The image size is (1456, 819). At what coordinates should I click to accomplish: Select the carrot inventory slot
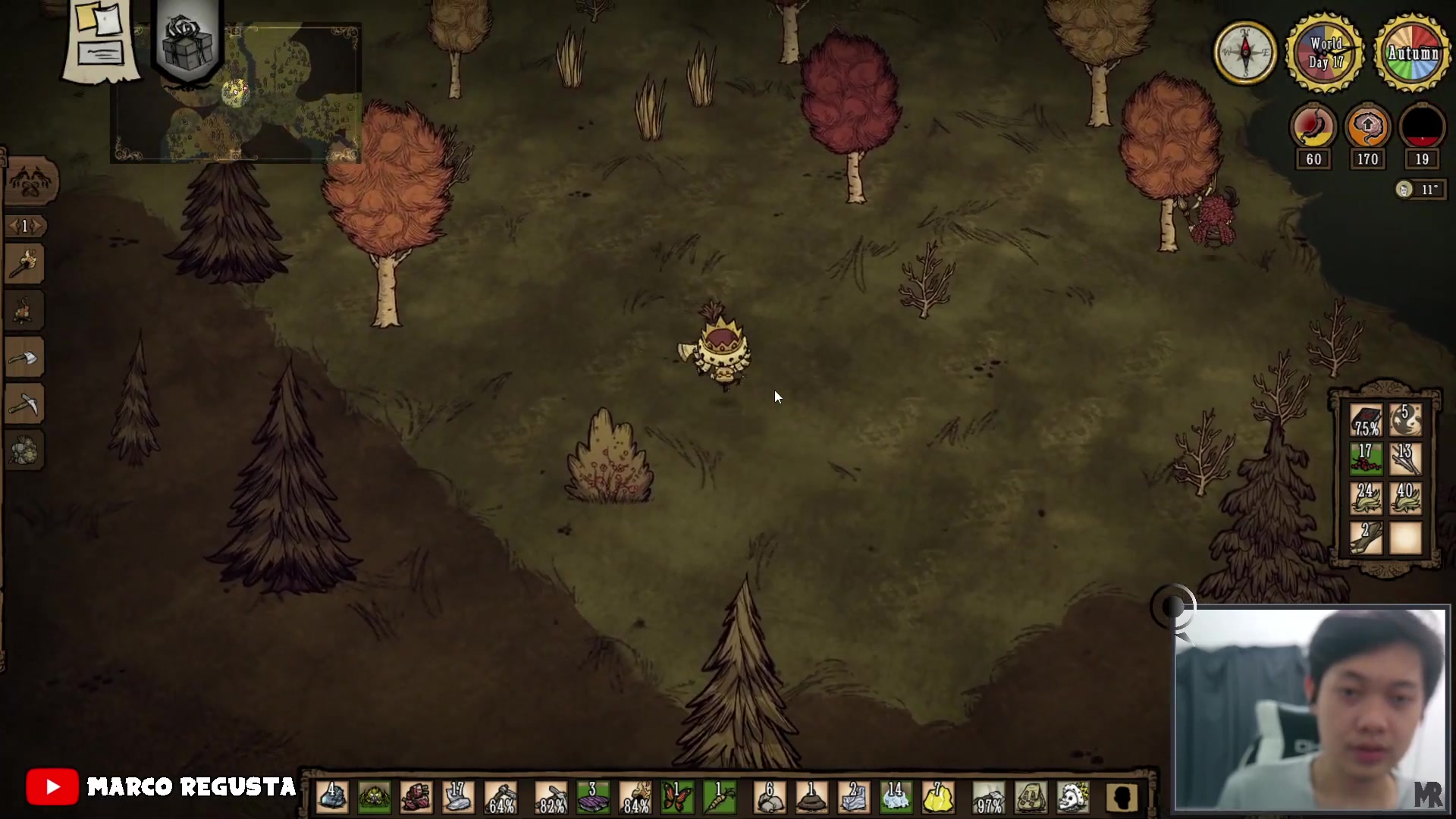[719, 798]
